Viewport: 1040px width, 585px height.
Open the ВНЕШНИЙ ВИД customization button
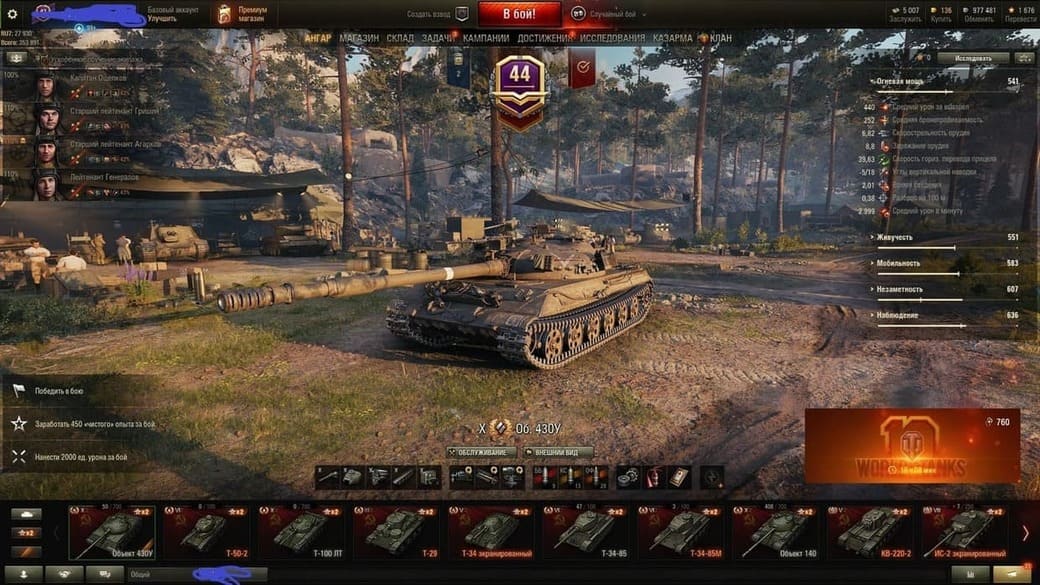click(558, 452)
